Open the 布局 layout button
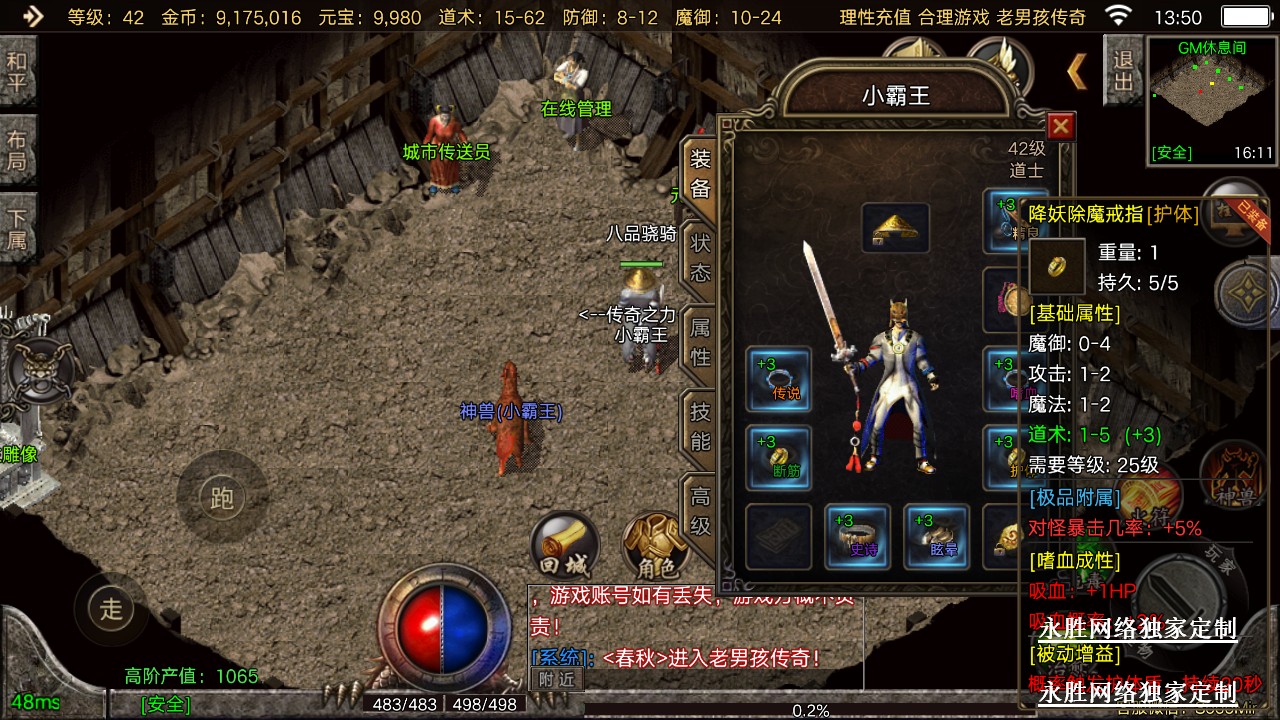The width and height of the screenshot is (1280, 720). [x=17, y=150]
